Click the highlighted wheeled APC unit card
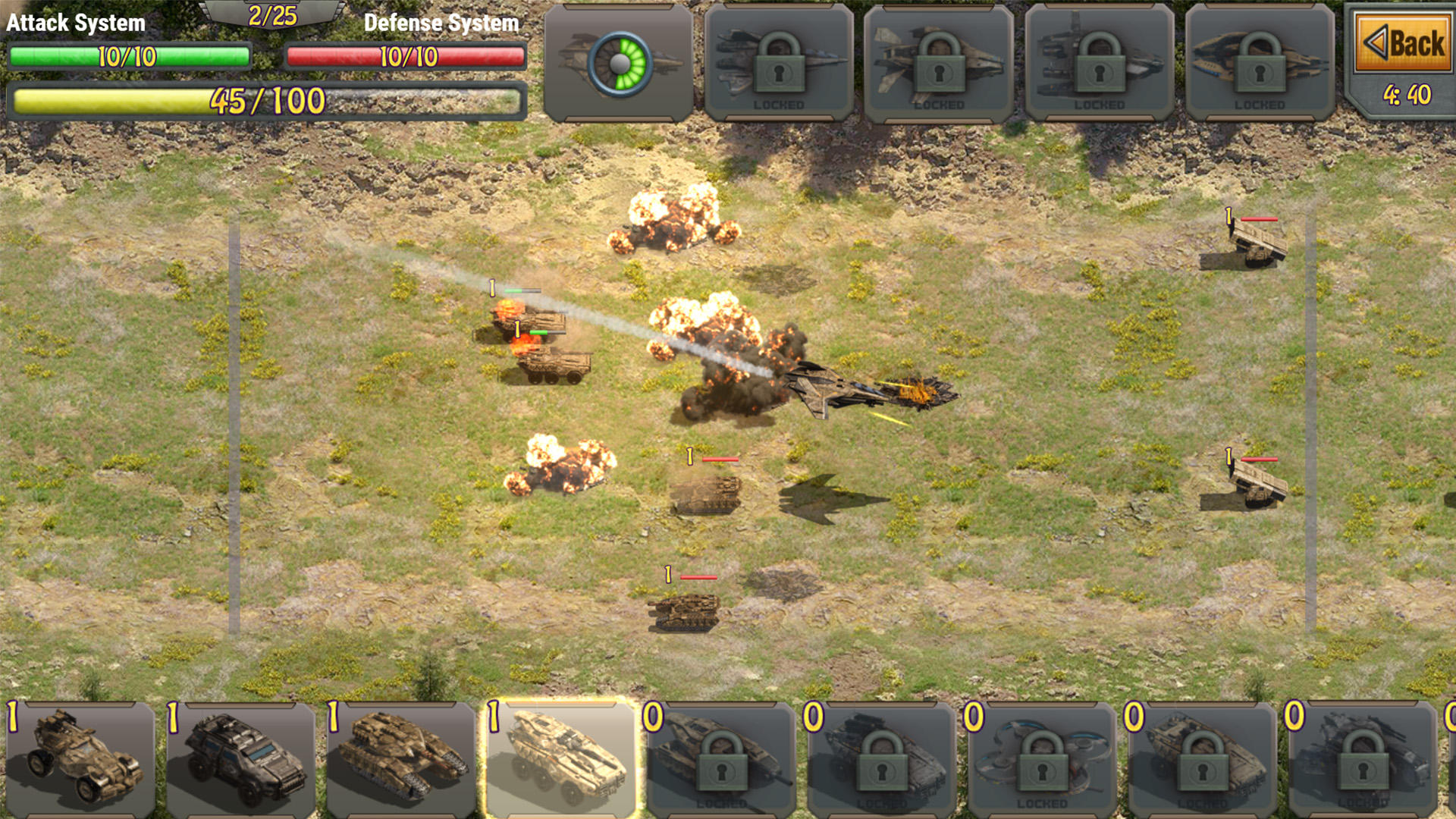 (559, 758)
